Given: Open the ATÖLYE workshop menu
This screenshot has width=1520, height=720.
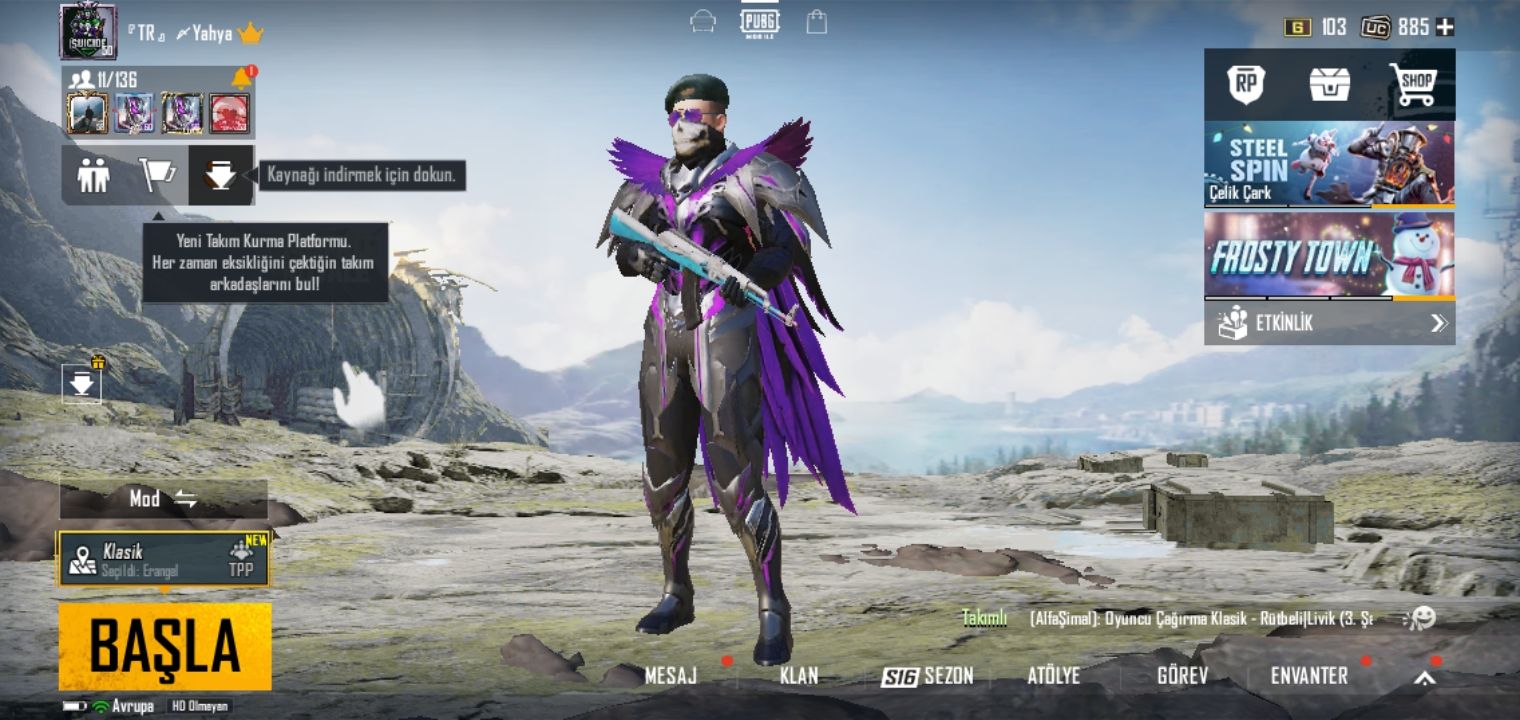Looking at the screenshot, I should [x=1054, y=676].
